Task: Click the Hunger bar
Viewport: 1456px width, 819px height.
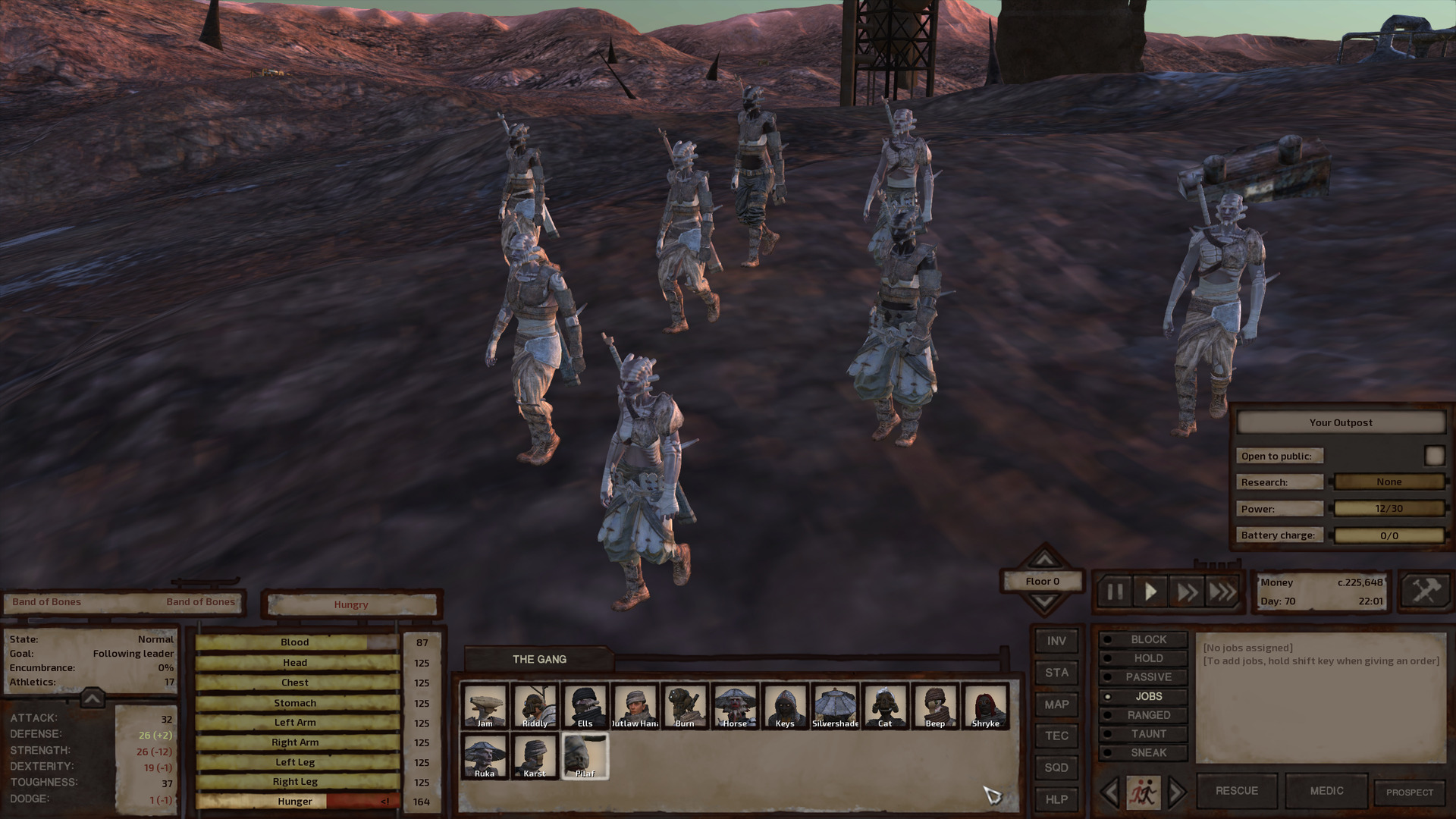Action: pos(294,801)
